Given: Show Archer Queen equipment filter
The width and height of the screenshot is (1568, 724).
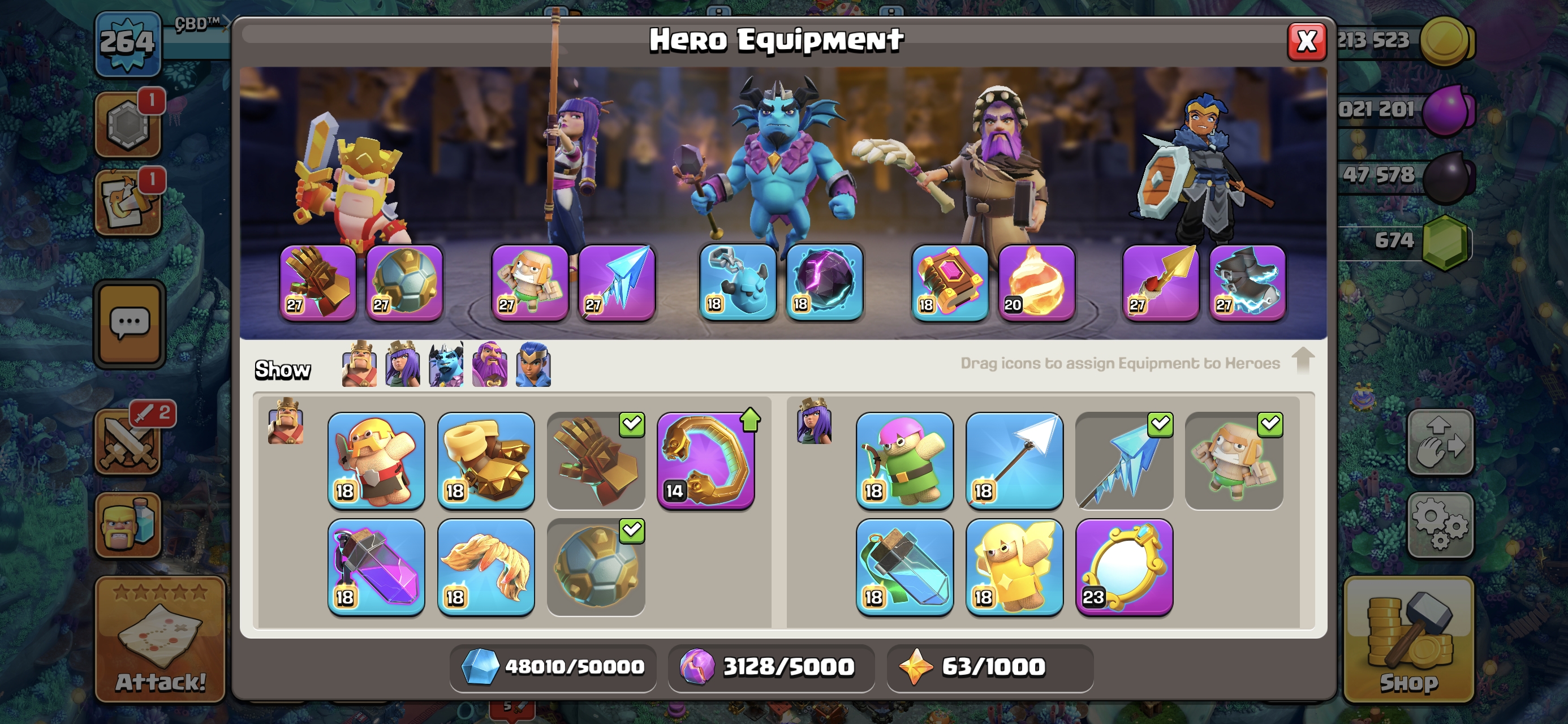Looking at the screenshot, I should tap(402, 365).
